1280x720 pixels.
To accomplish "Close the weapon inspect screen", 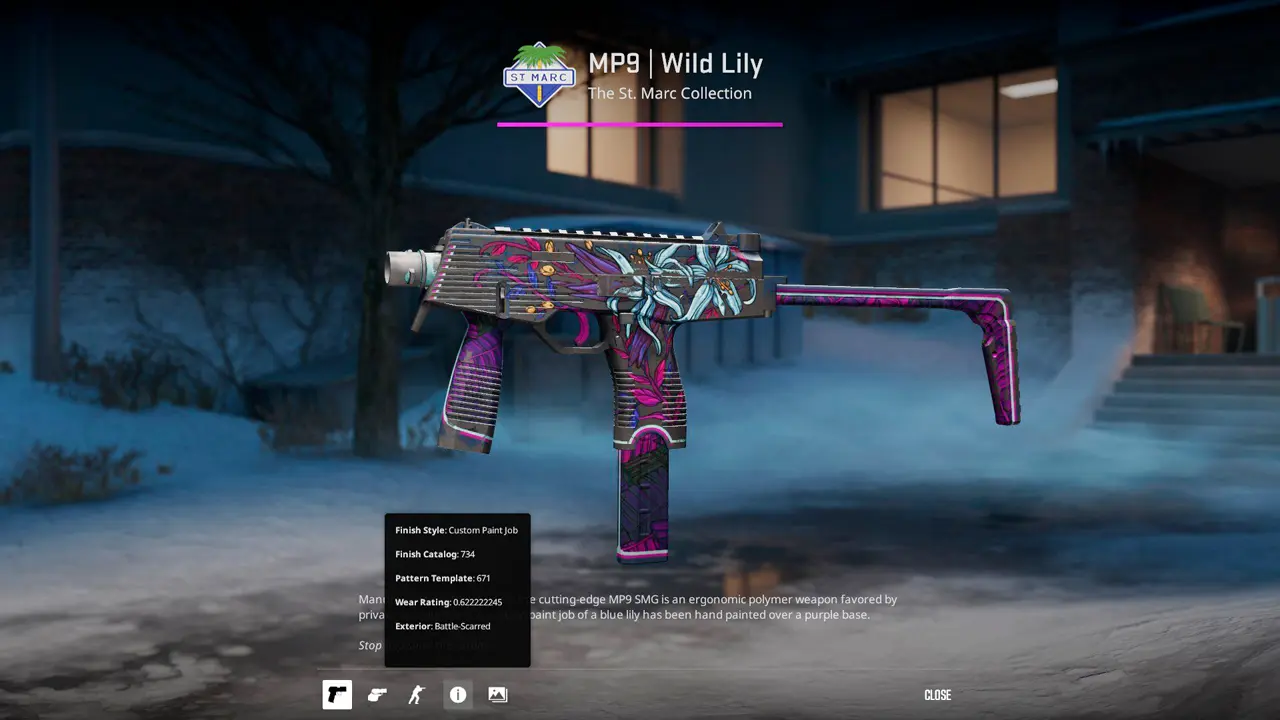I will point(937,695).
